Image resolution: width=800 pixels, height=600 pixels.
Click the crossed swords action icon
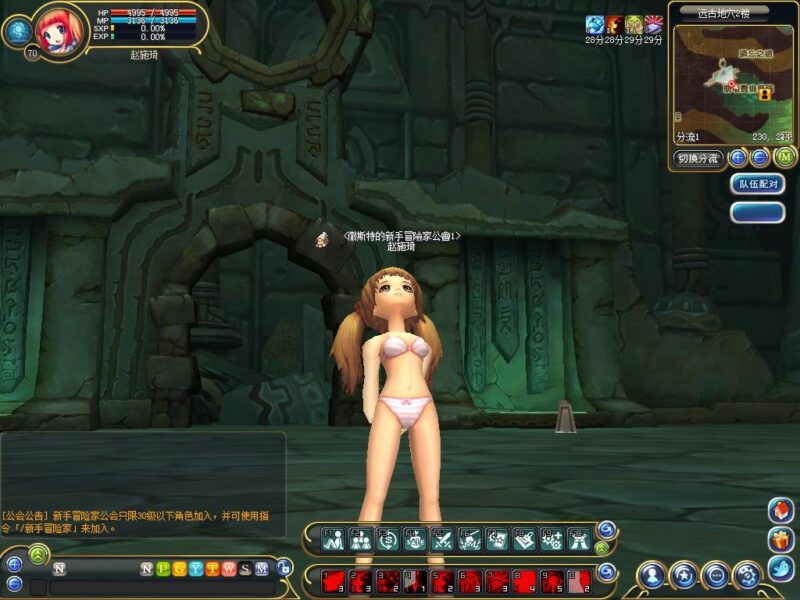point(442,539)
